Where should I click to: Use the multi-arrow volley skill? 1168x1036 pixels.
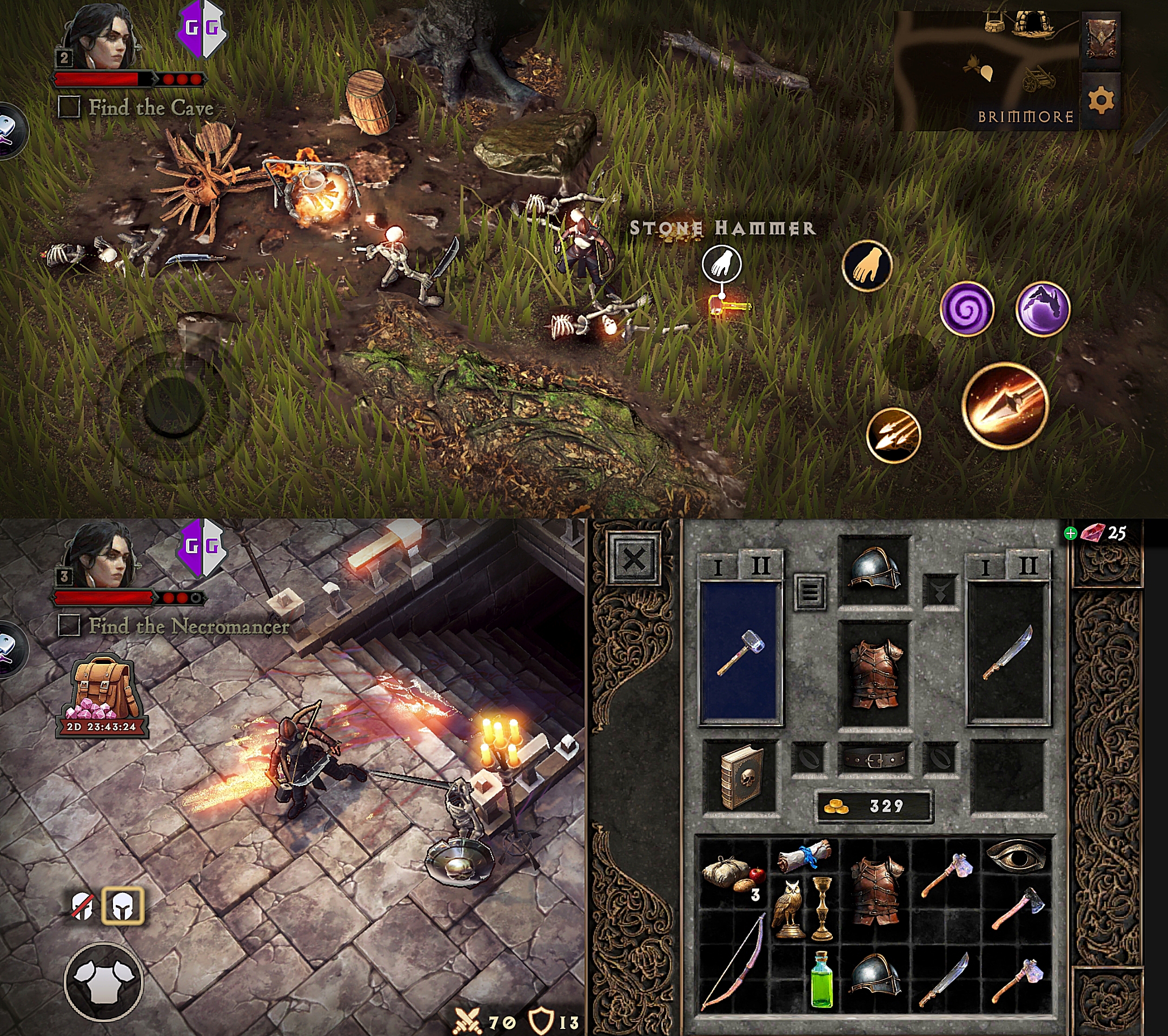893,435
